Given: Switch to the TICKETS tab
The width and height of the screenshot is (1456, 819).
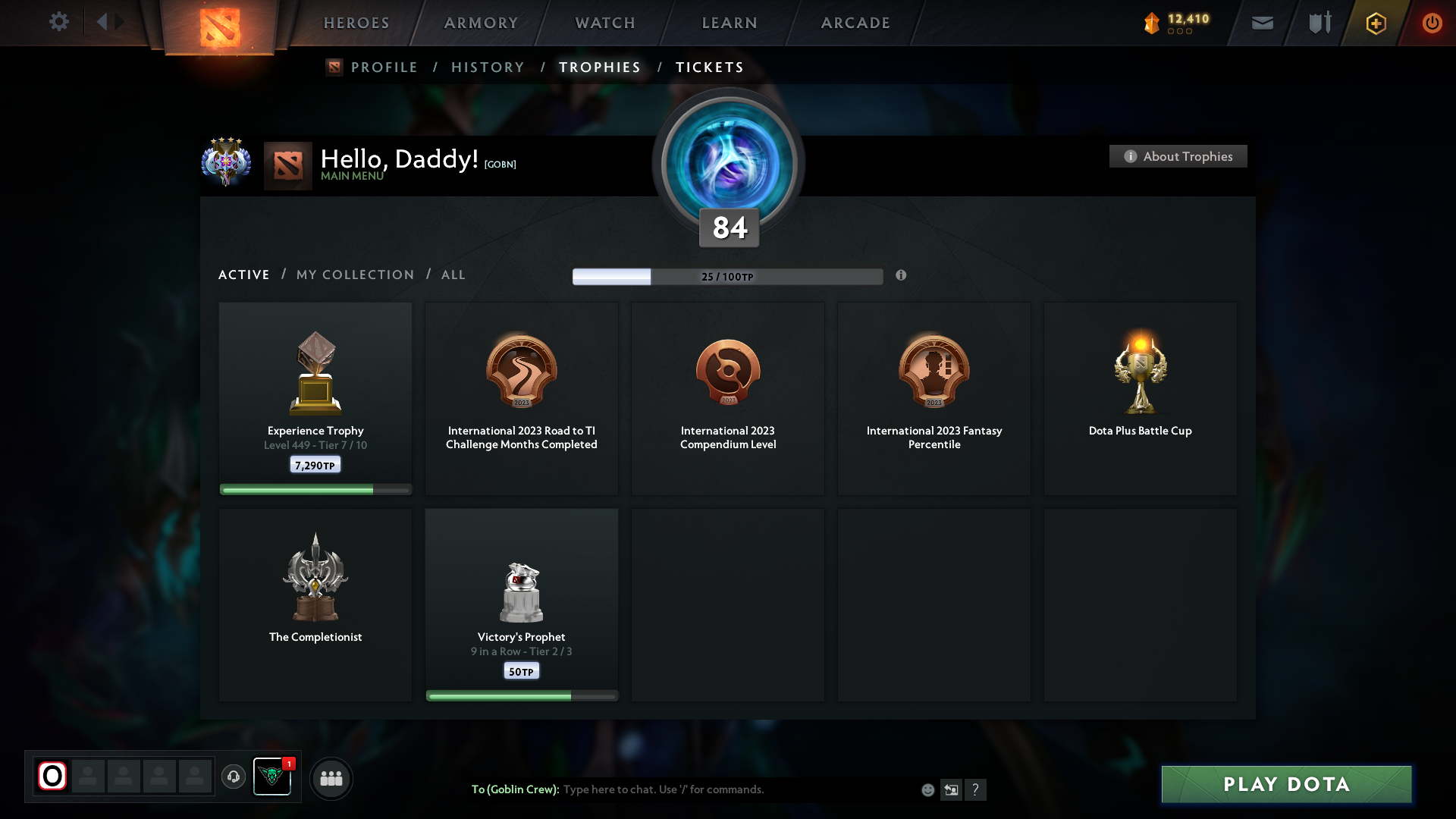Looking at the screenshot, I should pyautogui.click(x=708, y=67).
